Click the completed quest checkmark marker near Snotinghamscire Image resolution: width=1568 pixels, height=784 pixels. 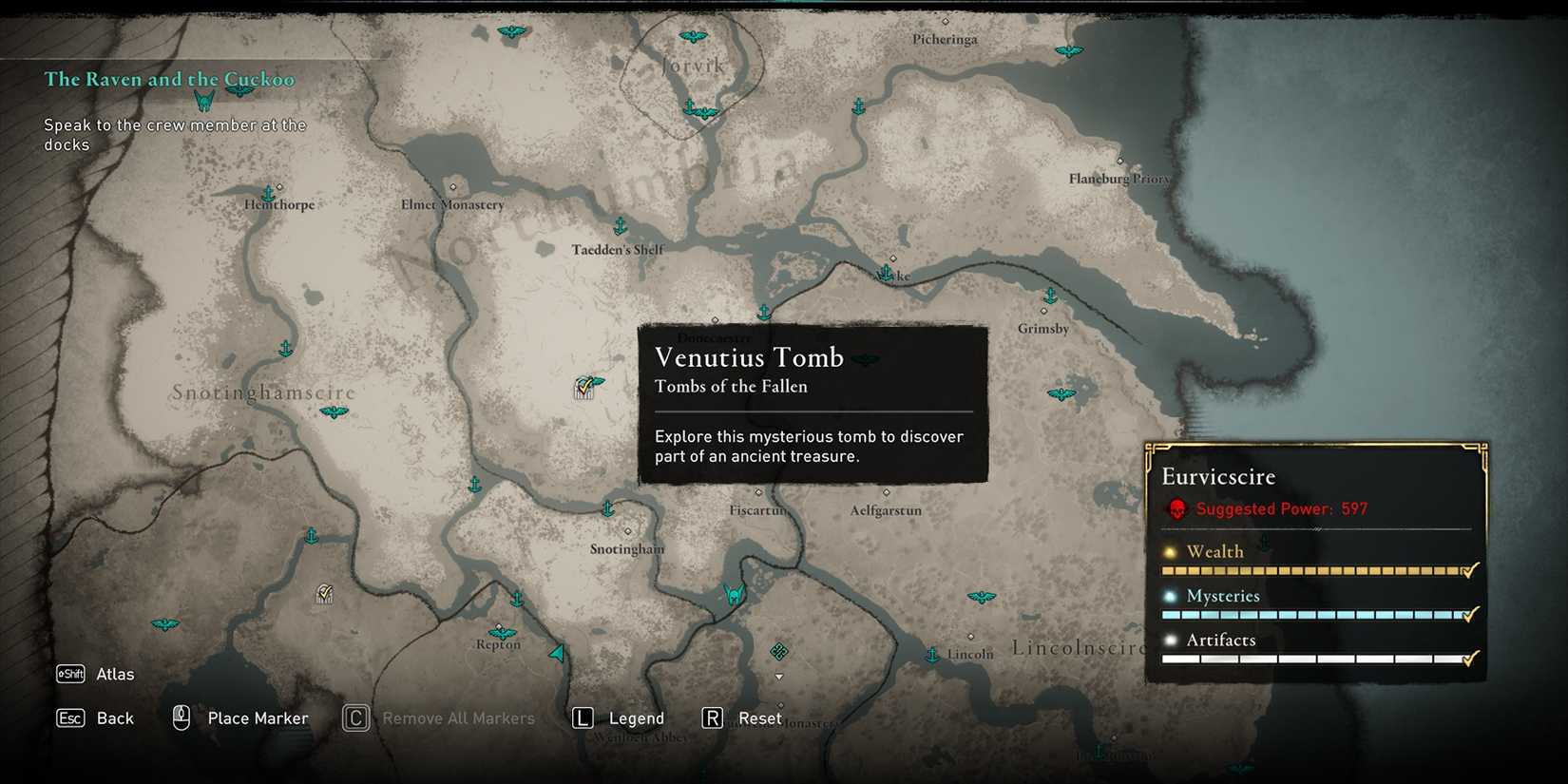coord(324,593)
